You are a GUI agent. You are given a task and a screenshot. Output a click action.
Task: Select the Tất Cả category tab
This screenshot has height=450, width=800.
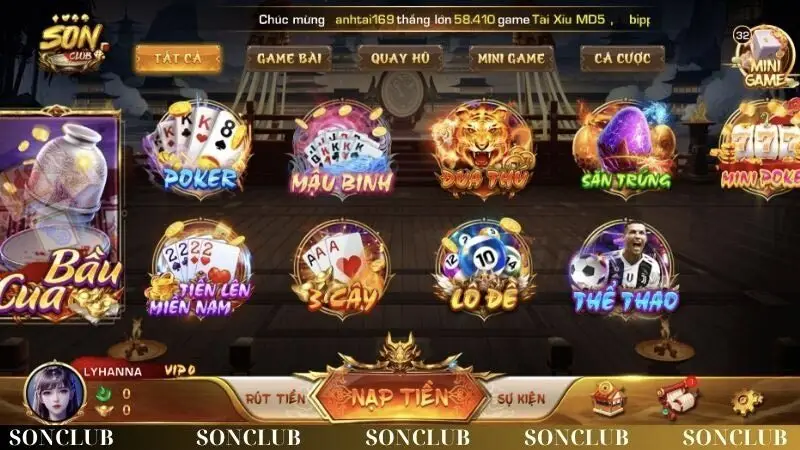click(x=178, y=58)
